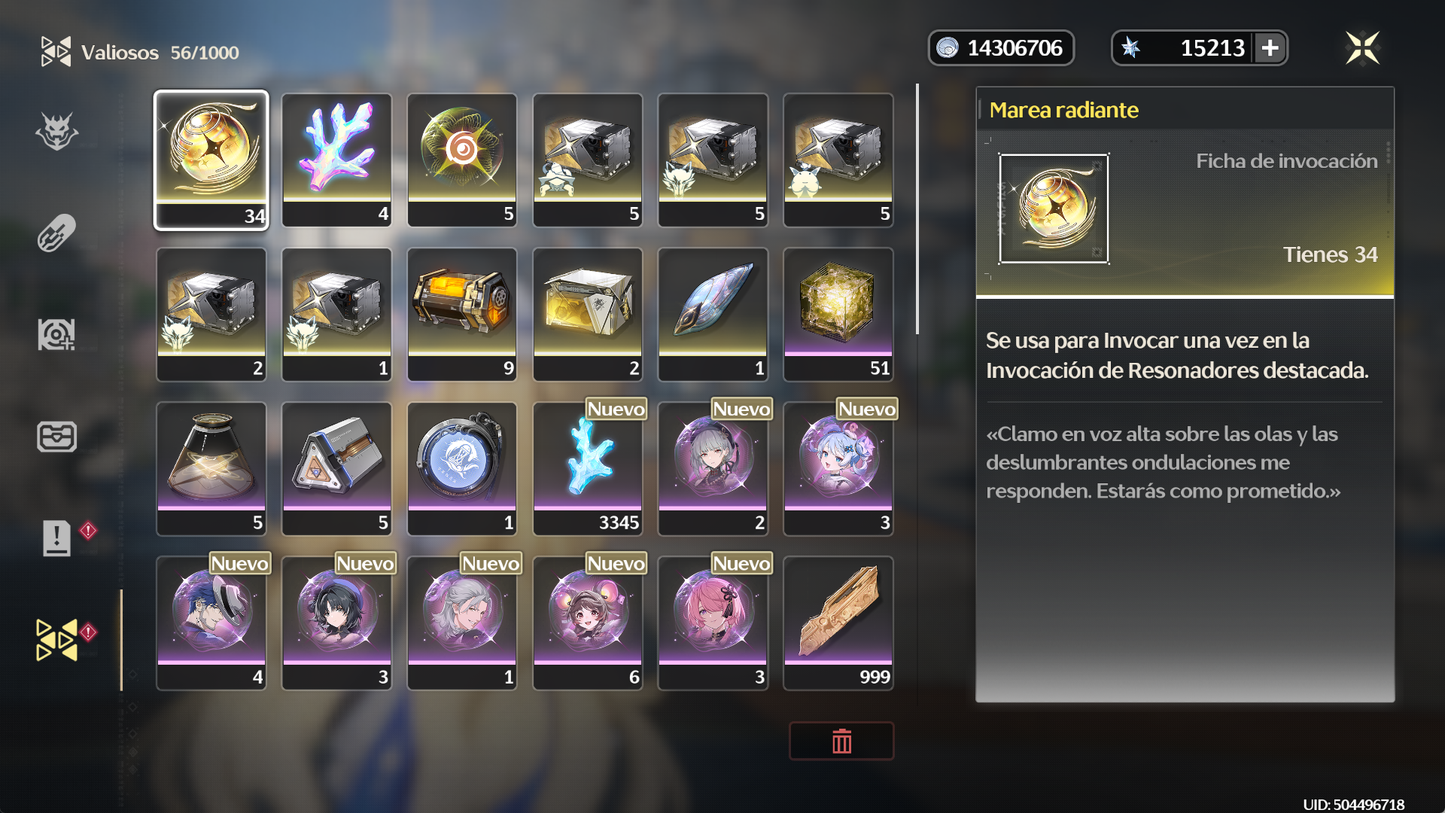The height and width of the screenshot is (813, 1445).
Task: Select the golden plank item with count 999
Action: click(838, 622)
